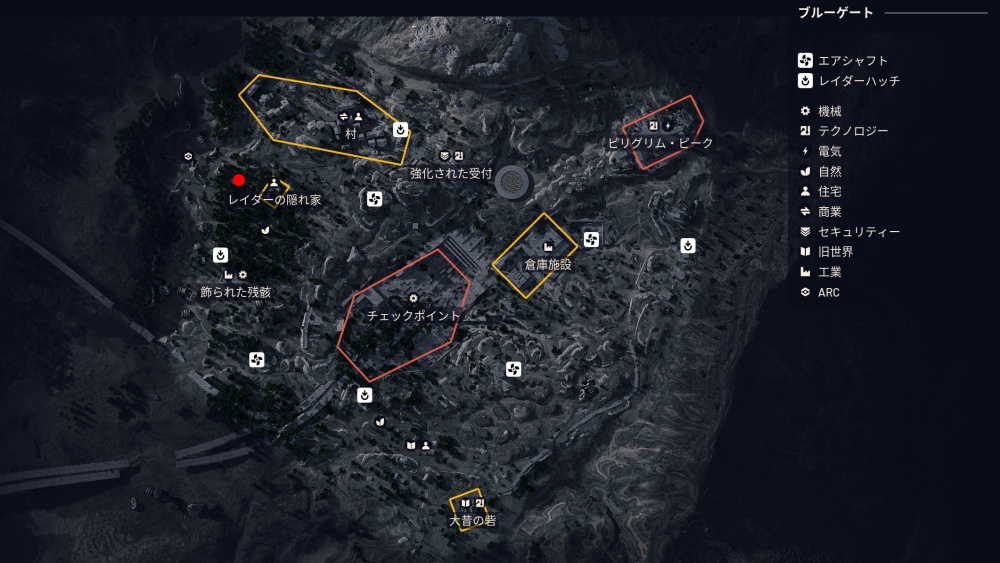1000x563 pixels.
Task: Select the 旧世界 legend entry
Action: [835, 251]
